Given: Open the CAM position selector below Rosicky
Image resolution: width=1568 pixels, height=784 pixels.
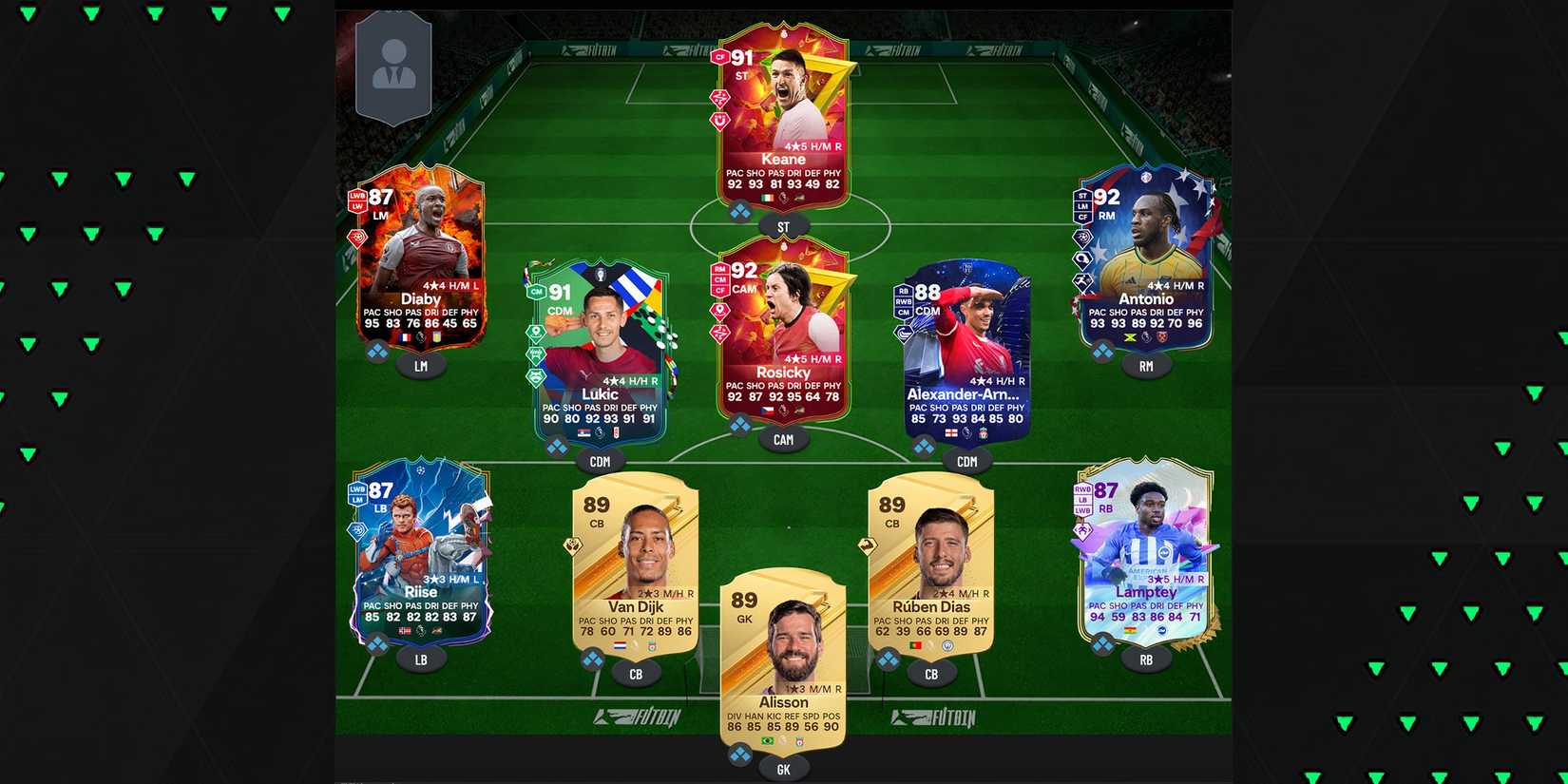Looking at the screenshot, I should click(782, 439).
